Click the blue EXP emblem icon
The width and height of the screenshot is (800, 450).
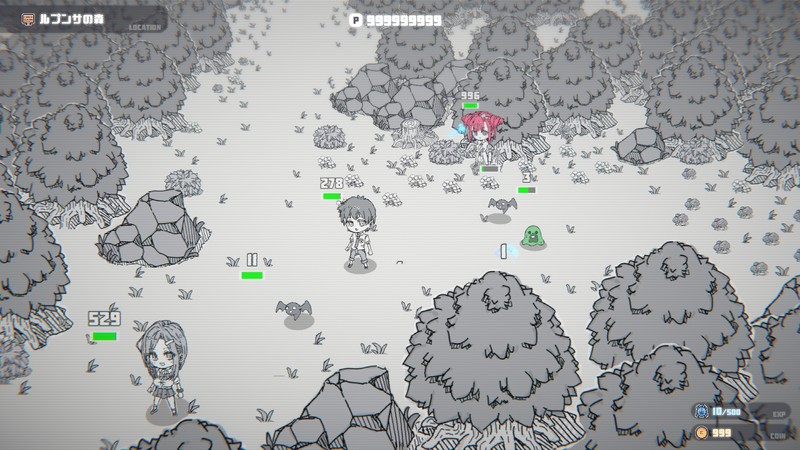click(x=701, y=411)
